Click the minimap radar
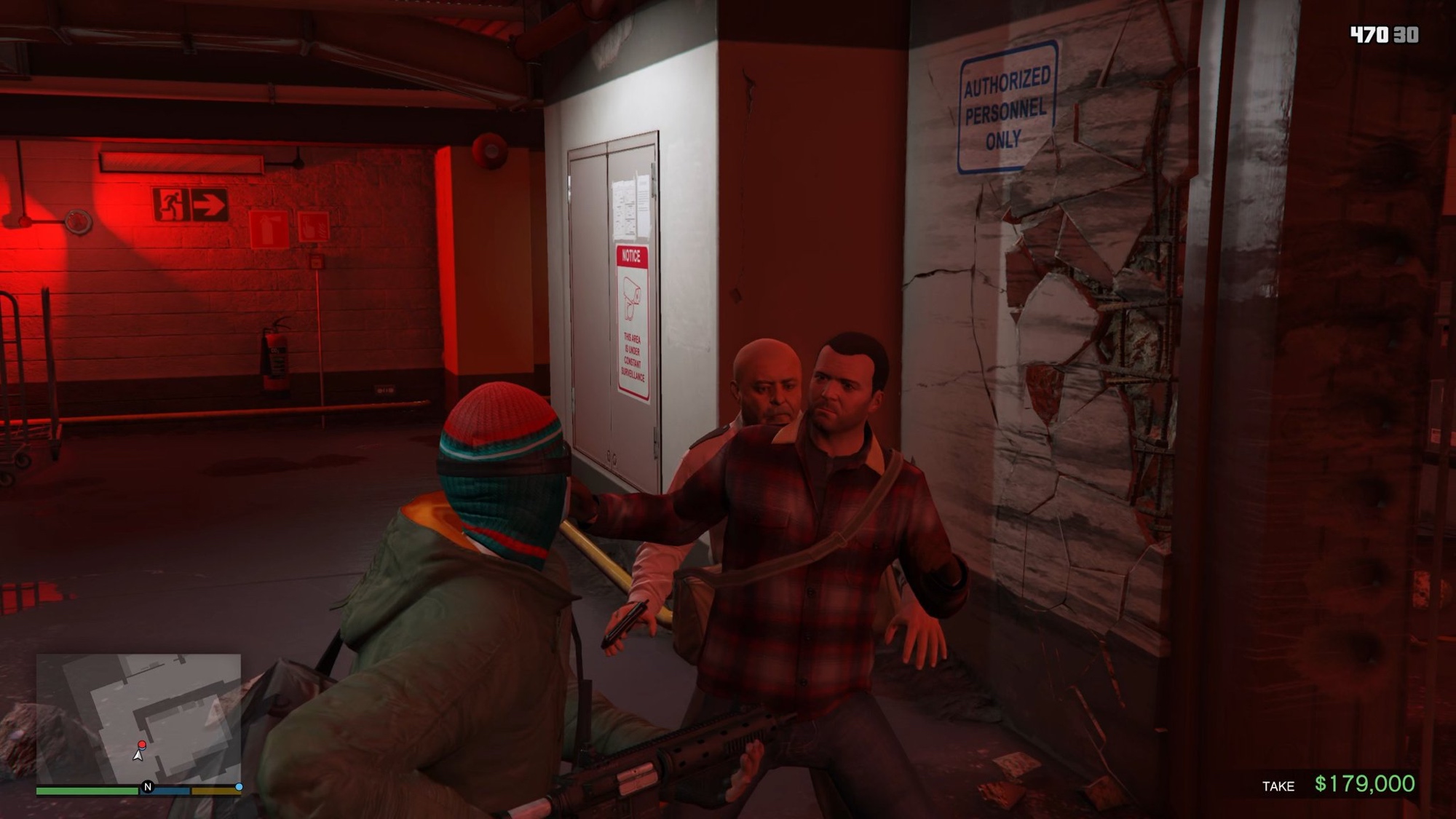Image resolution: width=1456 pixels, height=819 pixels. pos(138,718)
